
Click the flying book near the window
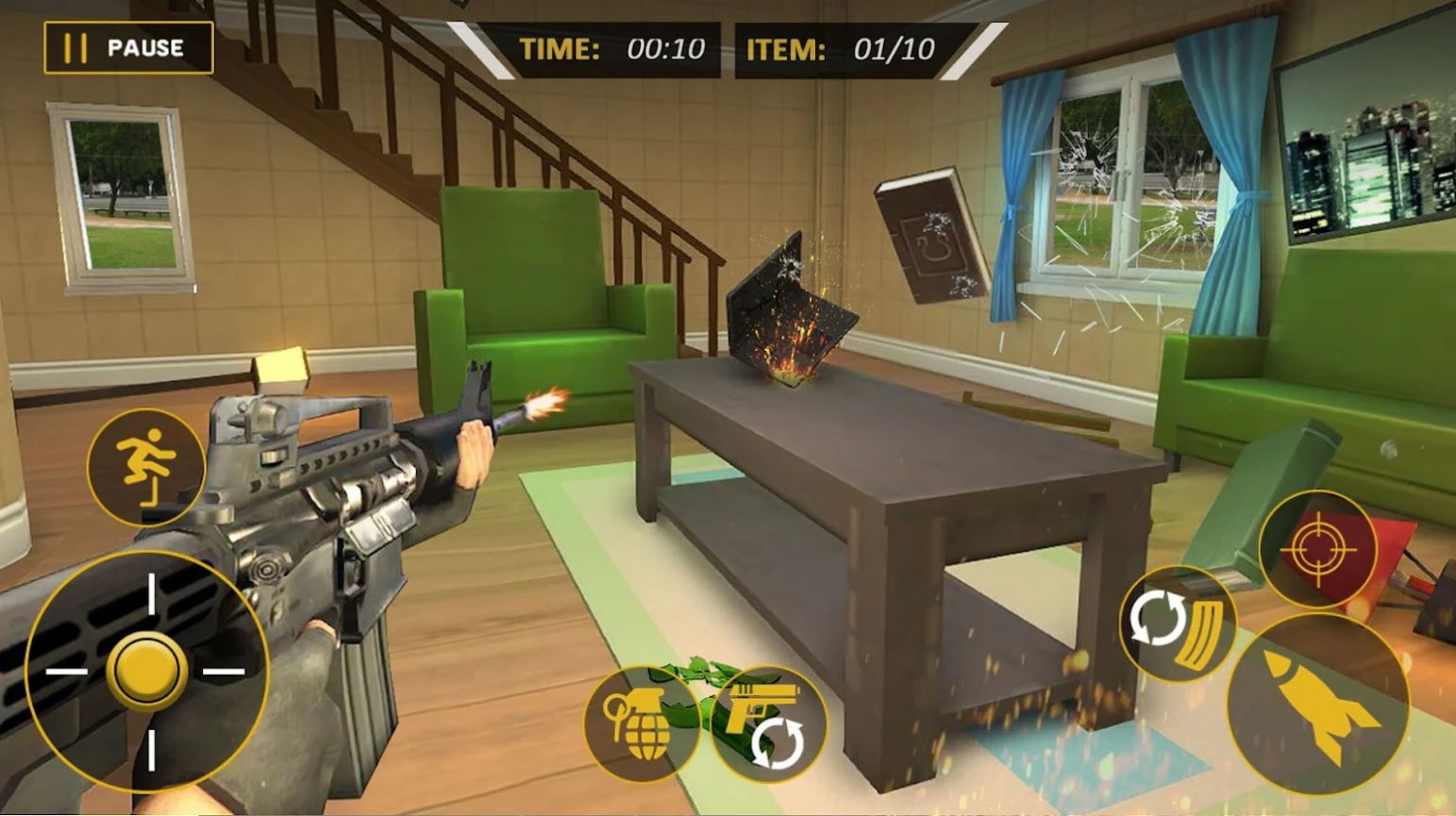929,236
